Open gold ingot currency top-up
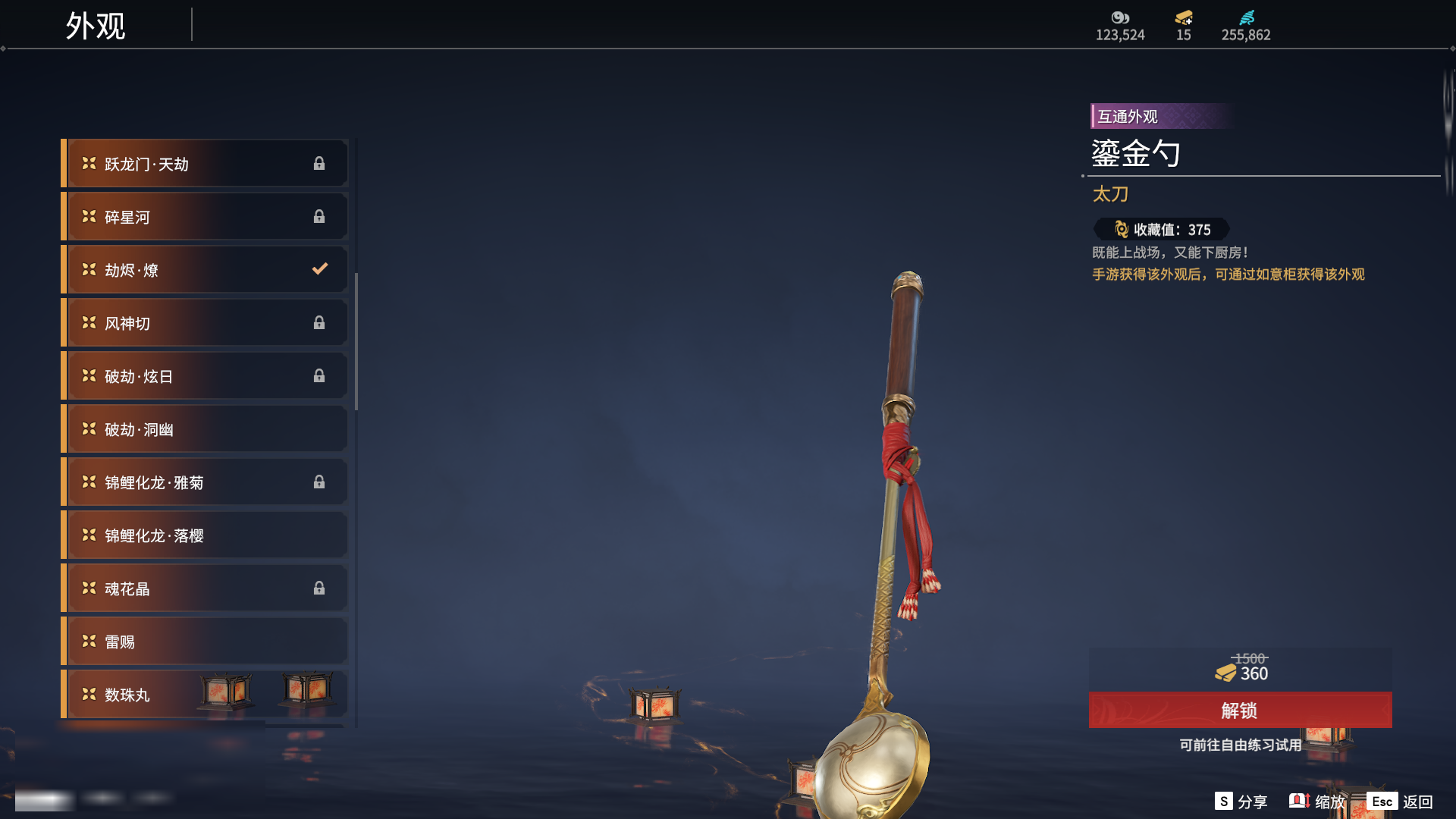The height and width of the screenshot is (819, 1456). coord(1184,18)
